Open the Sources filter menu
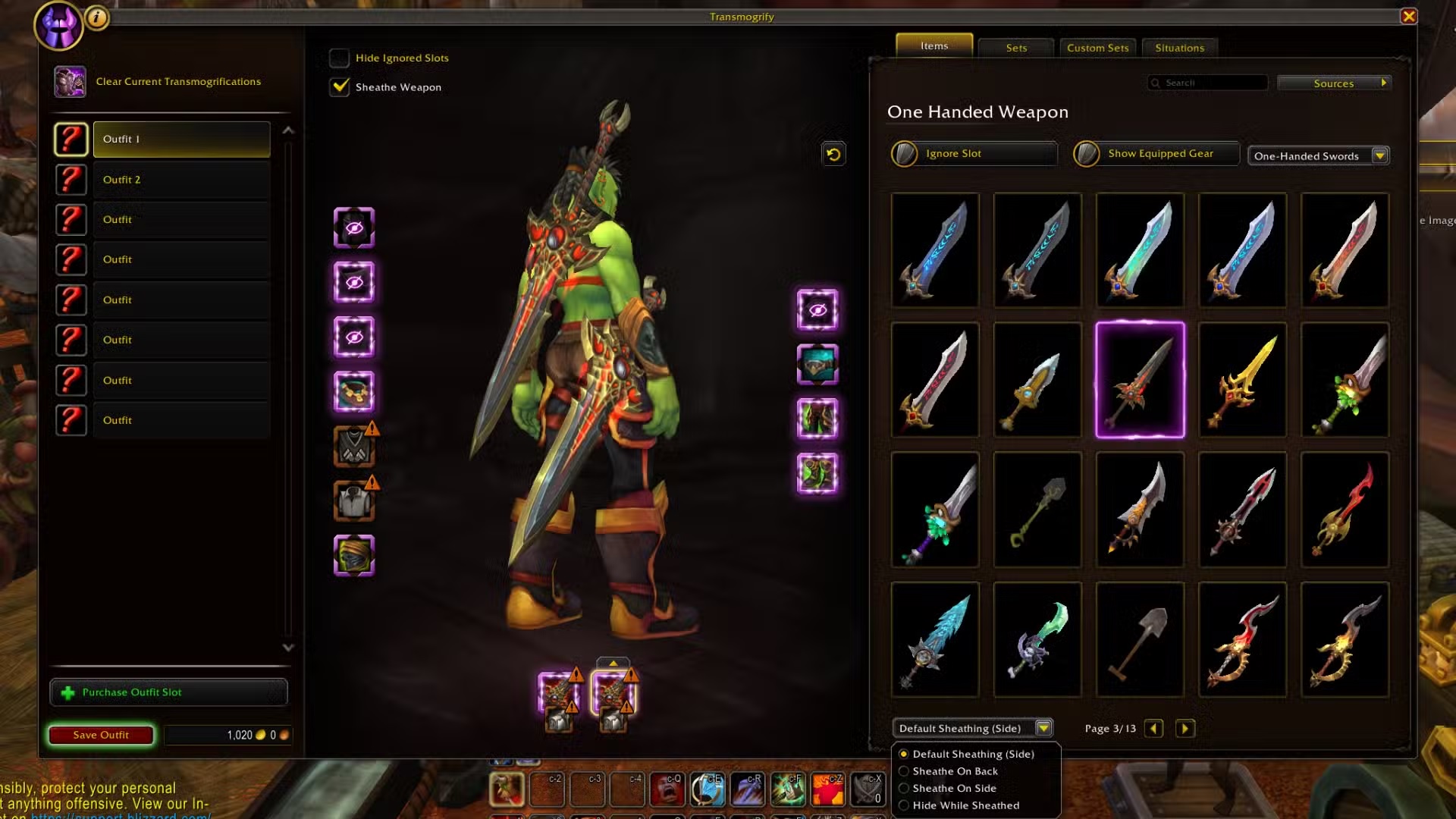The height and width of the screenshot is (819, 1456). (1333, 83)
